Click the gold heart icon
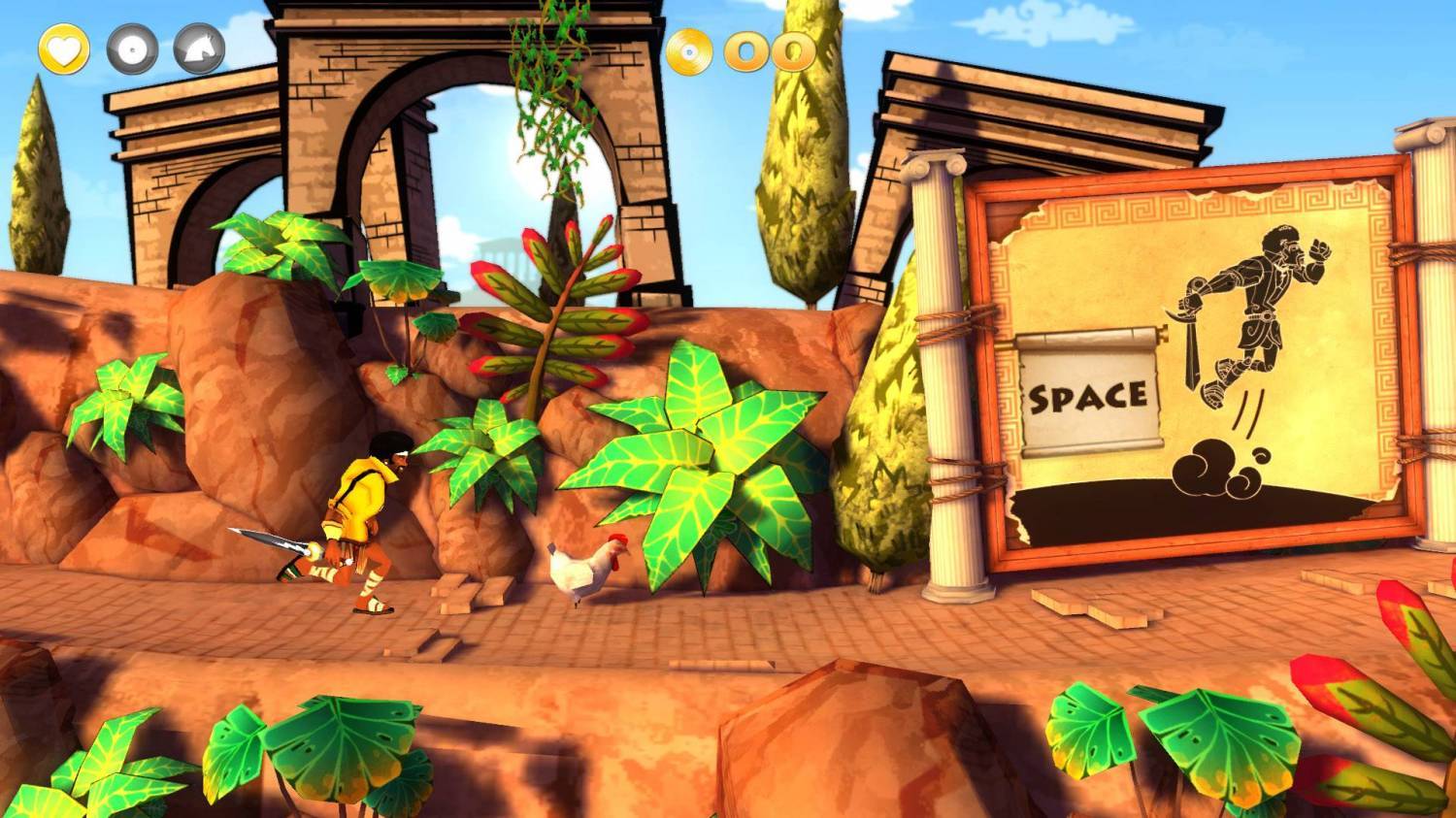The height and width of the screenshot is (818, 1456). [x=64, y=49]
